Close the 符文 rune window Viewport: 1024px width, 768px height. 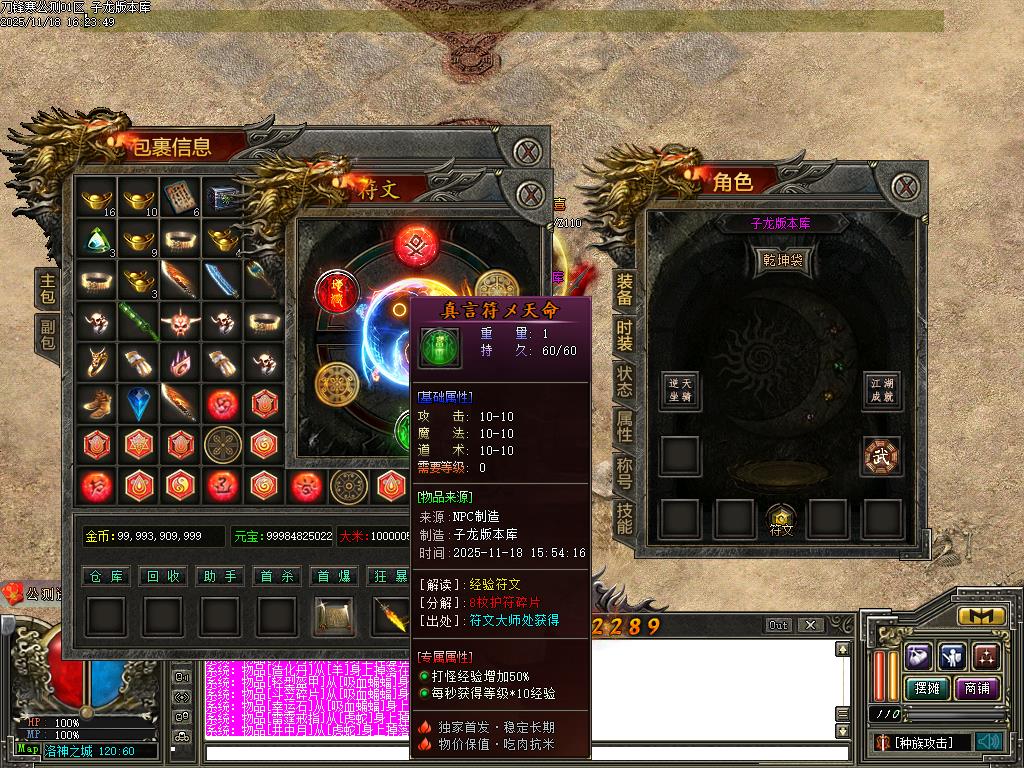point(531,193)
